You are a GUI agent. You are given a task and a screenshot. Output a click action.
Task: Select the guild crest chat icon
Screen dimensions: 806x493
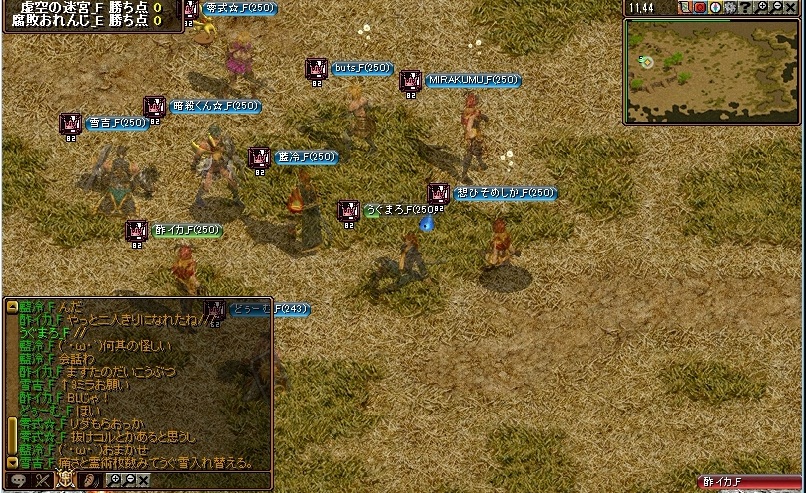(x=66, y=480)
